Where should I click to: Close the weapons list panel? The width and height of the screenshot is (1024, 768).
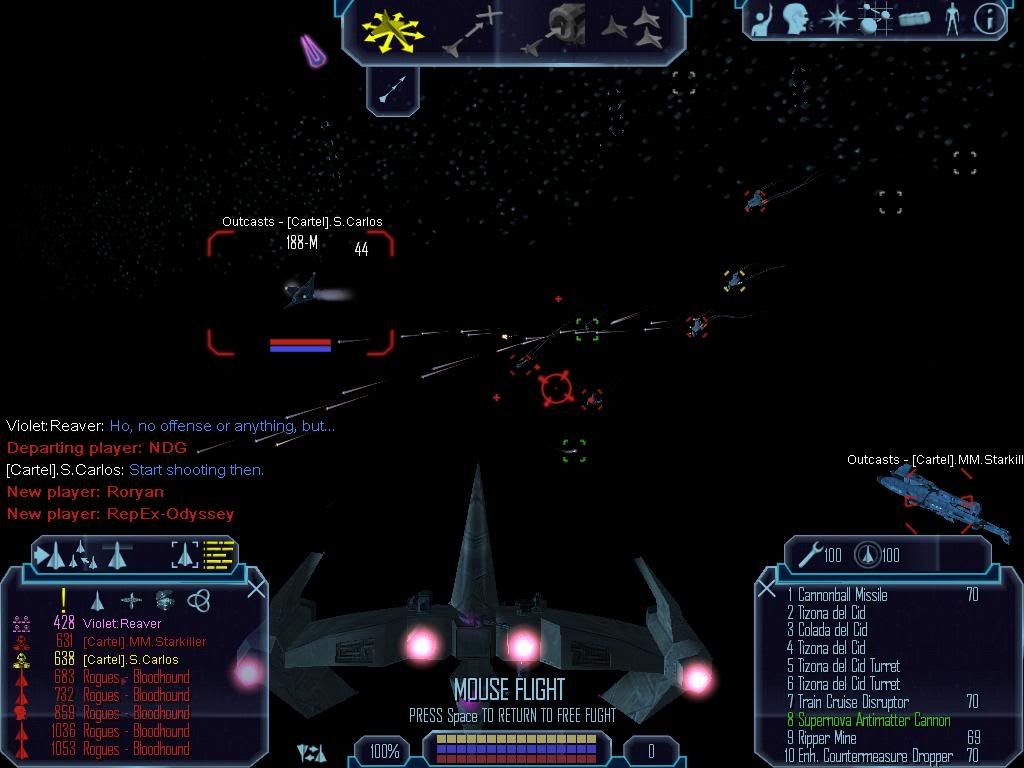pyautogui.click(x=767, y=589)
